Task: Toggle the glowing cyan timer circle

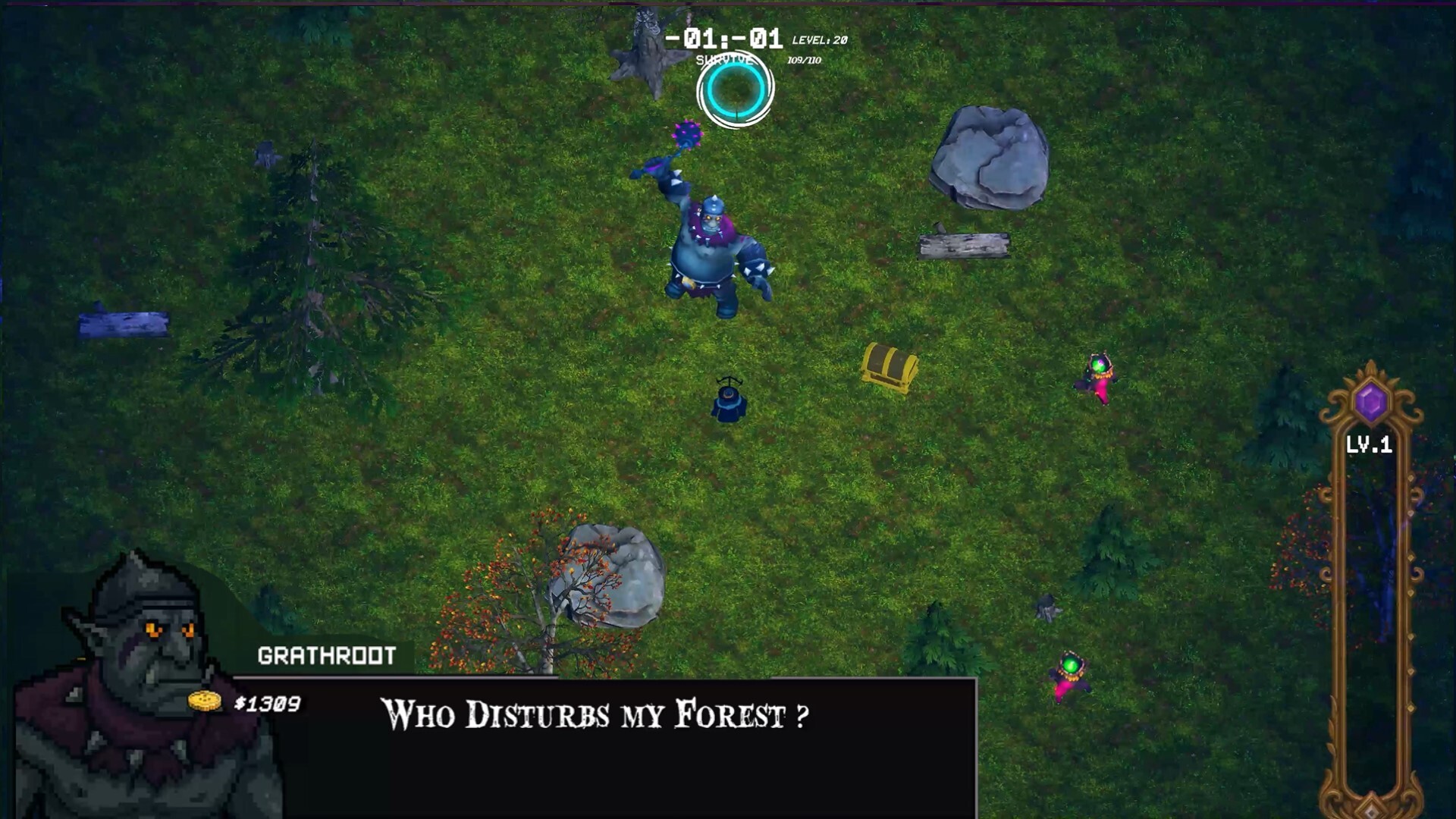Action: click(733, 91)
